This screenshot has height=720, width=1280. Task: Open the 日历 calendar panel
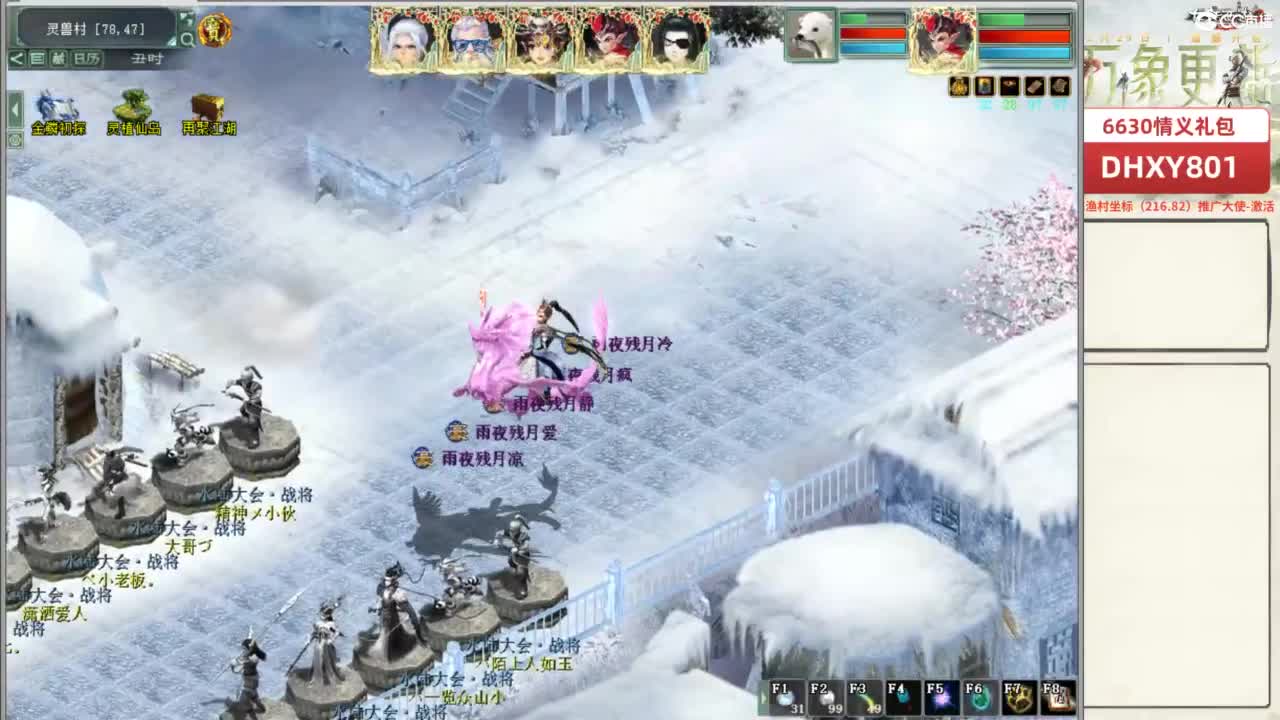click(x=85, y=58)
